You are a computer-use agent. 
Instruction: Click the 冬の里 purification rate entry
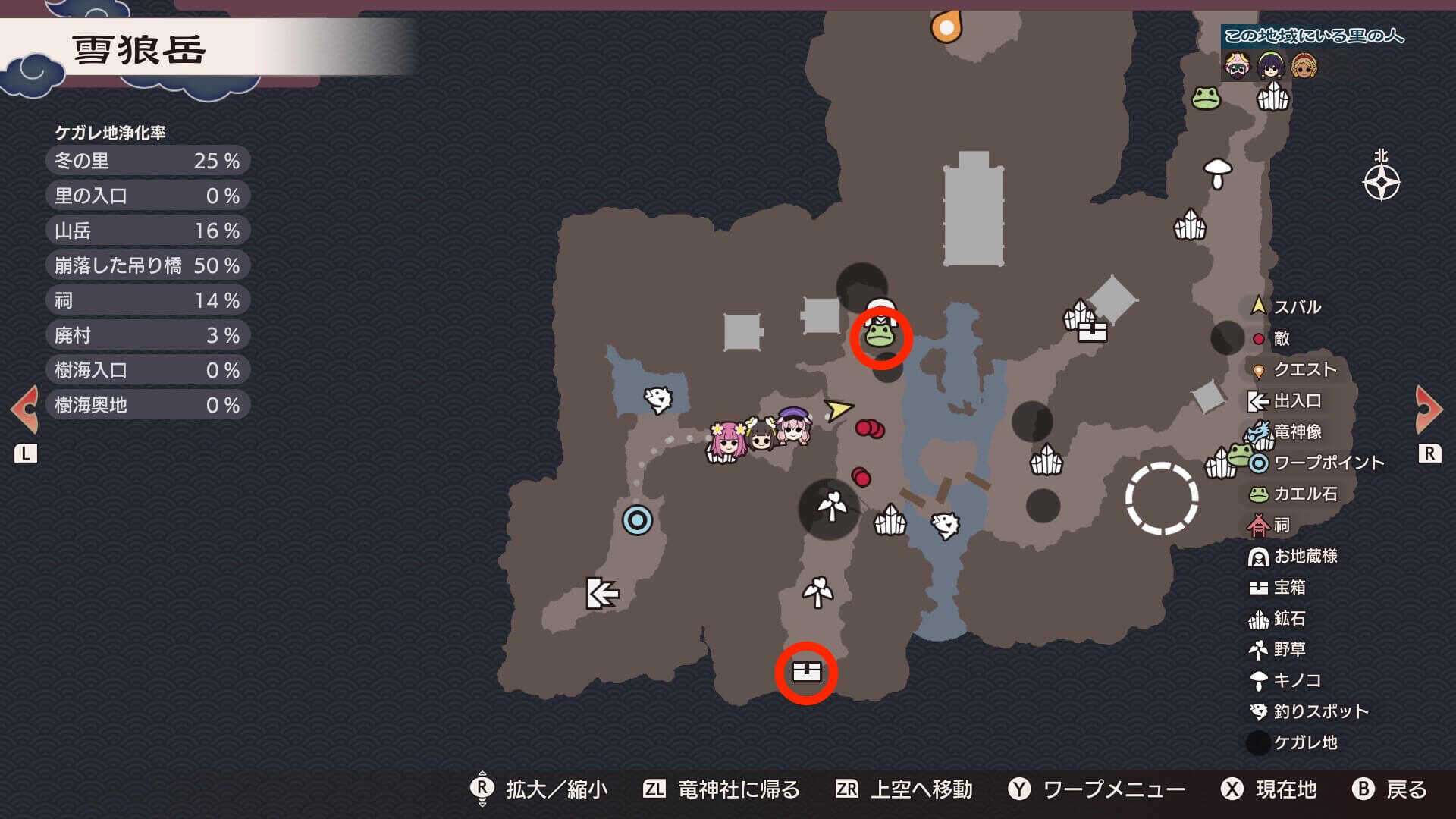pos(148,161)
